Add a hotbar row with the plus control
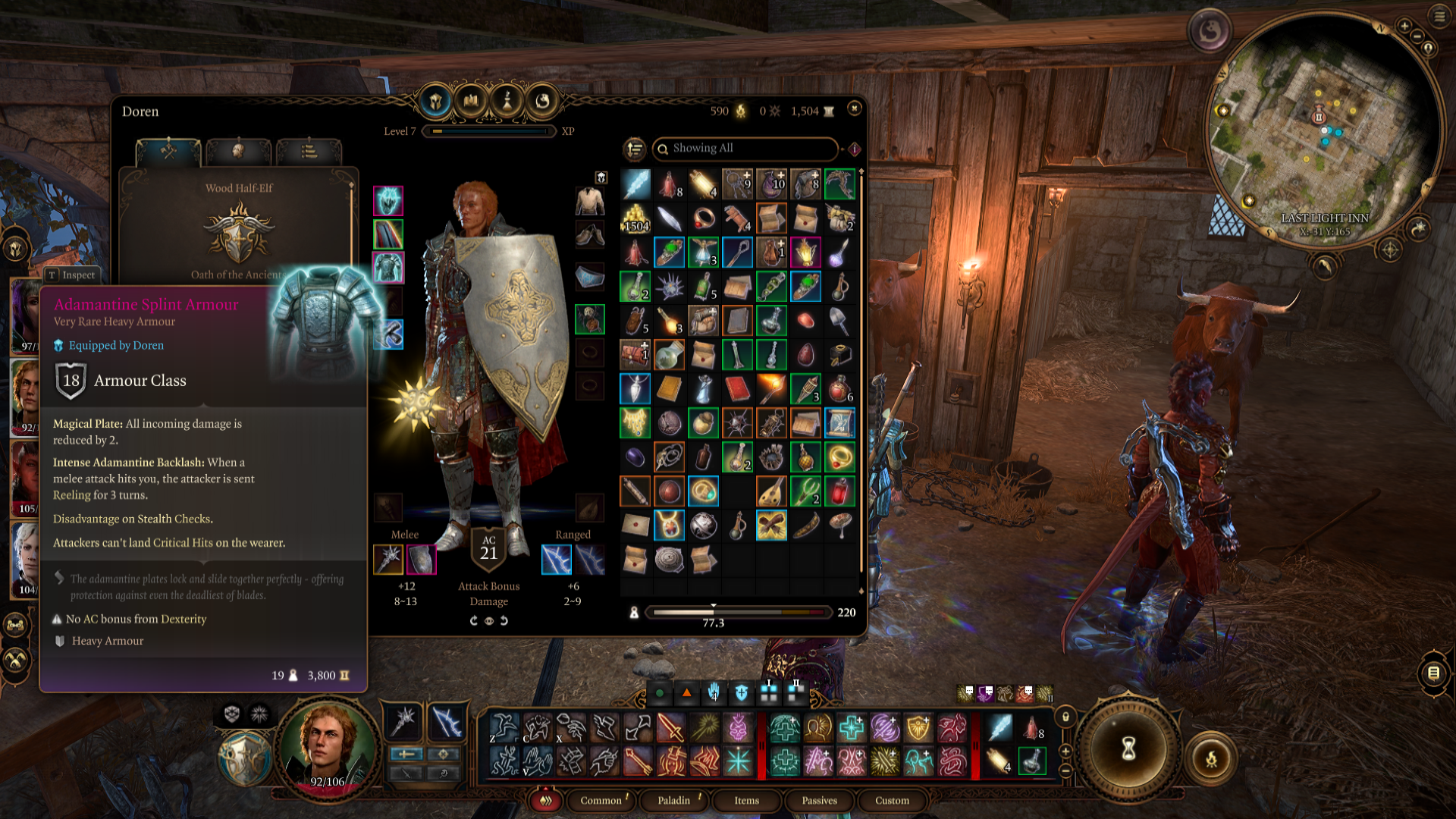The image size is (1456, 819). point(1065,750)
